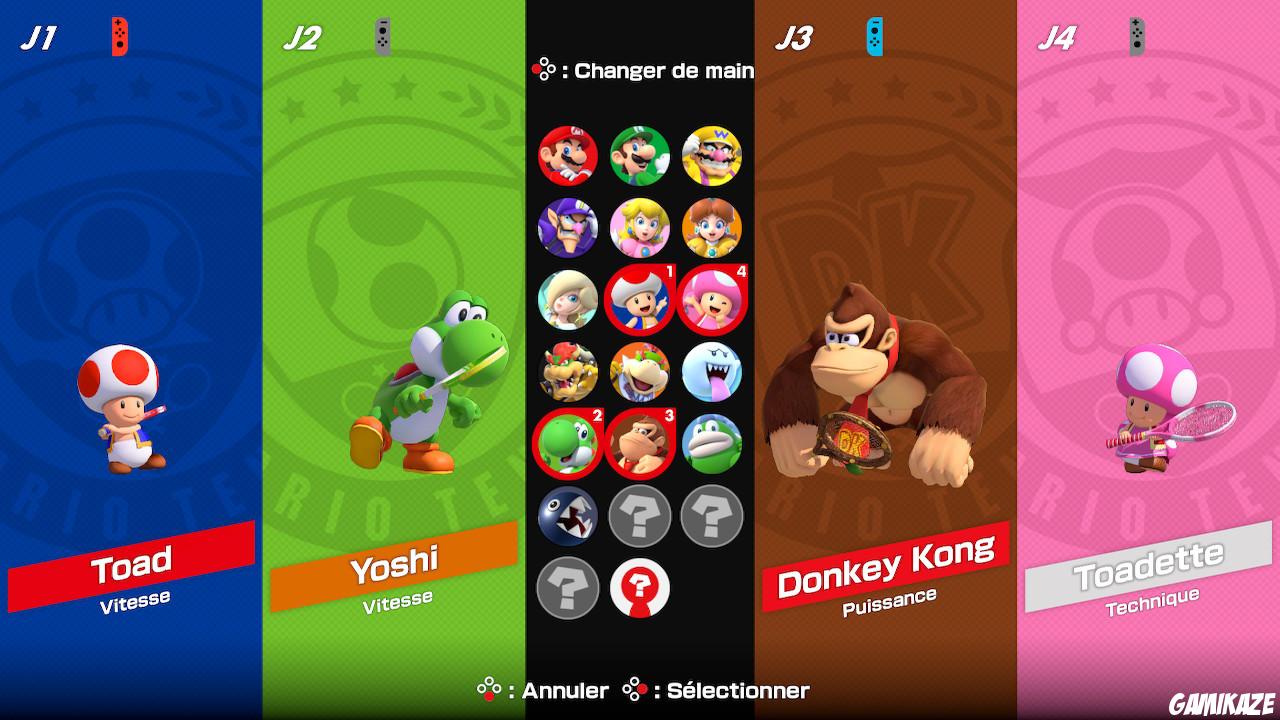Image resolution: width=1280 pixels, height=720 pixels.
Task: Click Toadette's icon marked with 4
Action: 712,300
